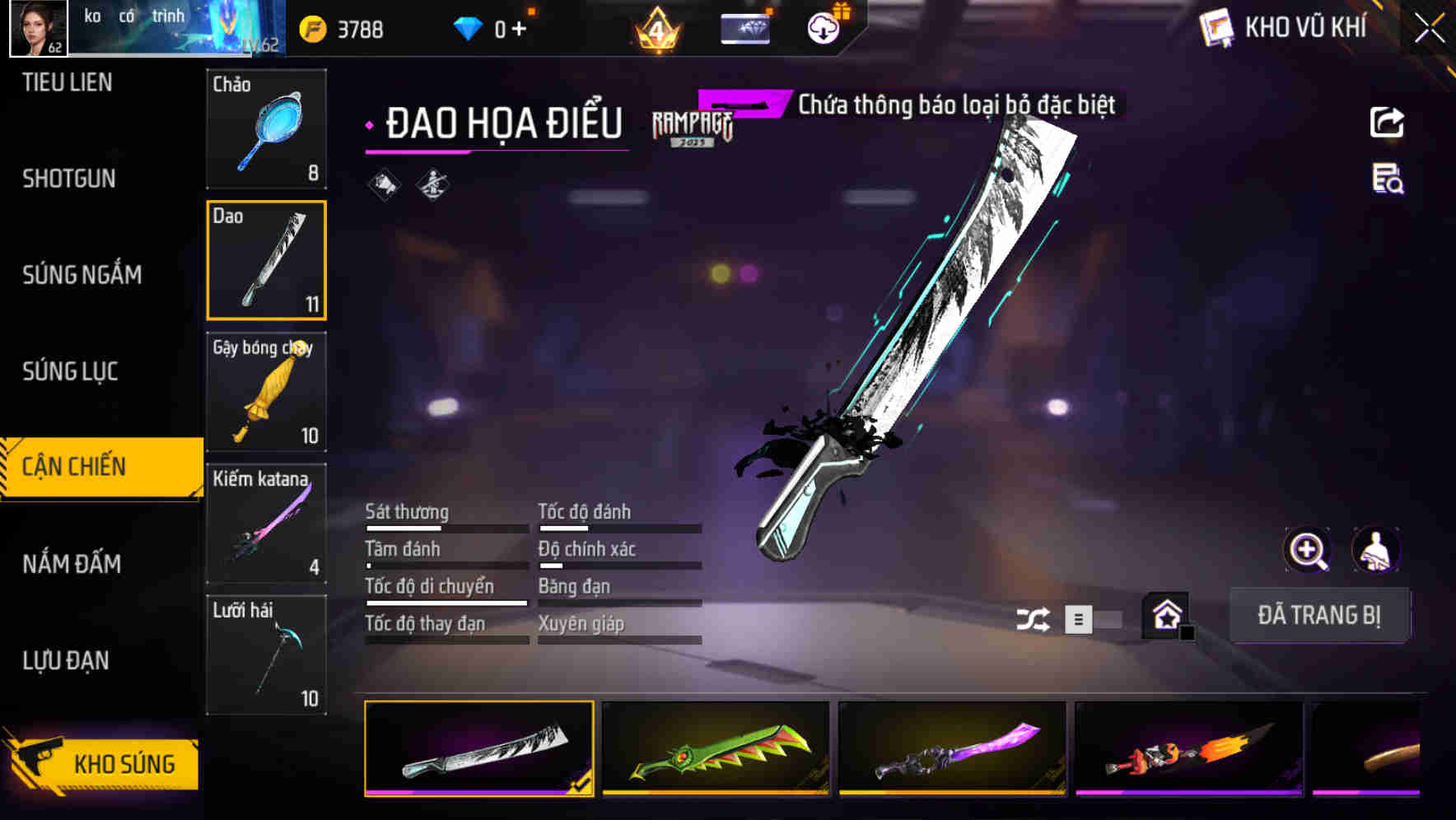Click the magnifier zoom icon near the preview
The height and width of the screenshot is (820, 1456).
pyautogui.click(x=1308, y=550)
